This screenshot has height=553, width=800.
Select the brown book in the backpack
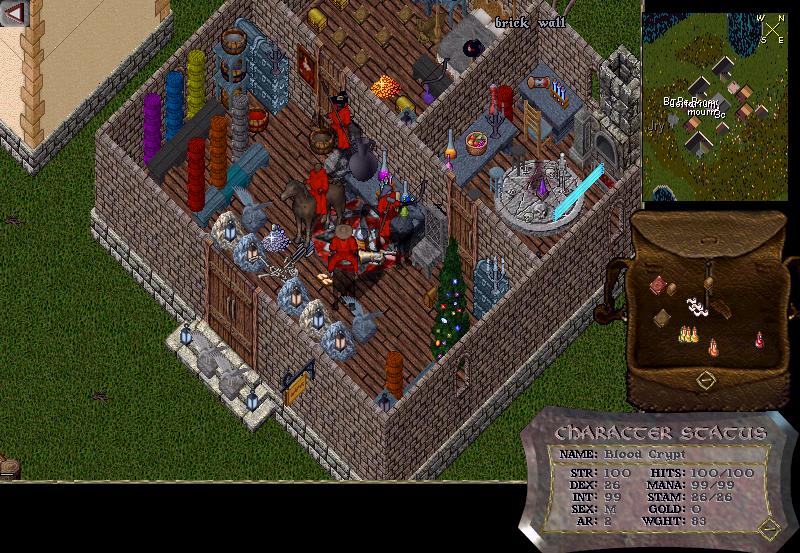(x=662, y=318)
